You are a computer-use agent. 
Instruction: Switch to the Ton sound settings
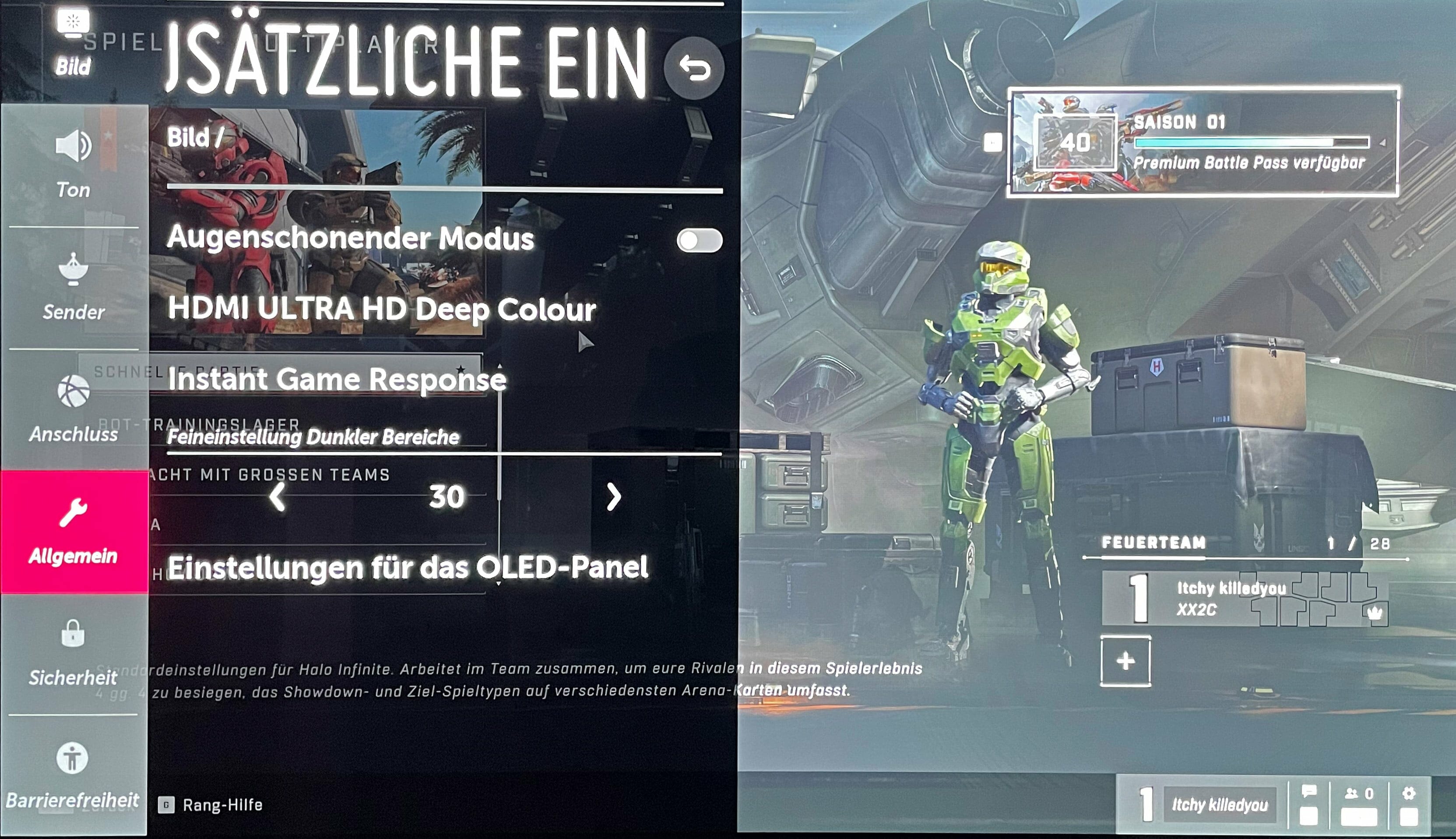tap(74, 165)
